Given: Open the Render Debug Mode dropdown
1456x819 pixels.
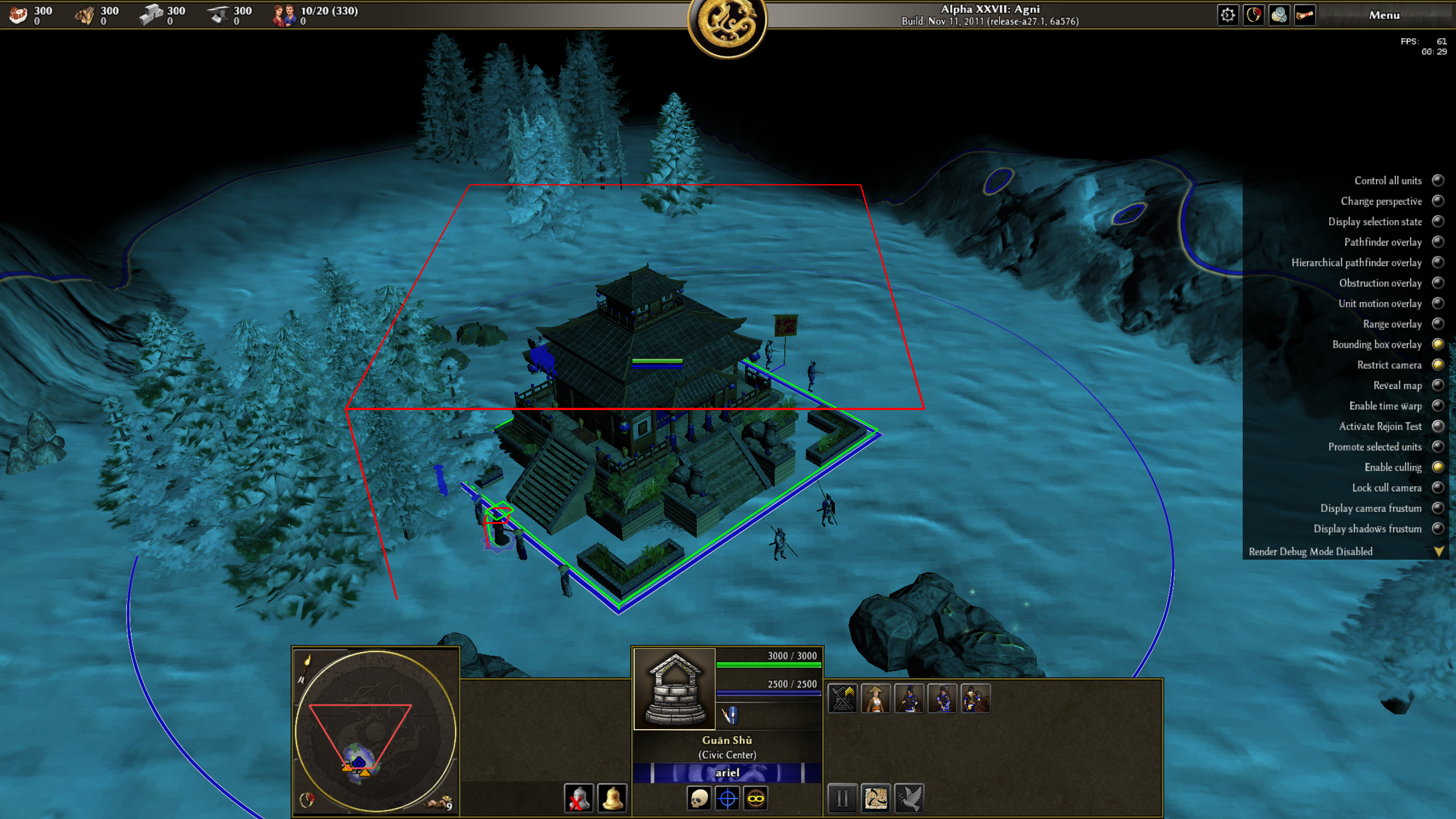Looking at the screenshot, I should [1438, 552].
